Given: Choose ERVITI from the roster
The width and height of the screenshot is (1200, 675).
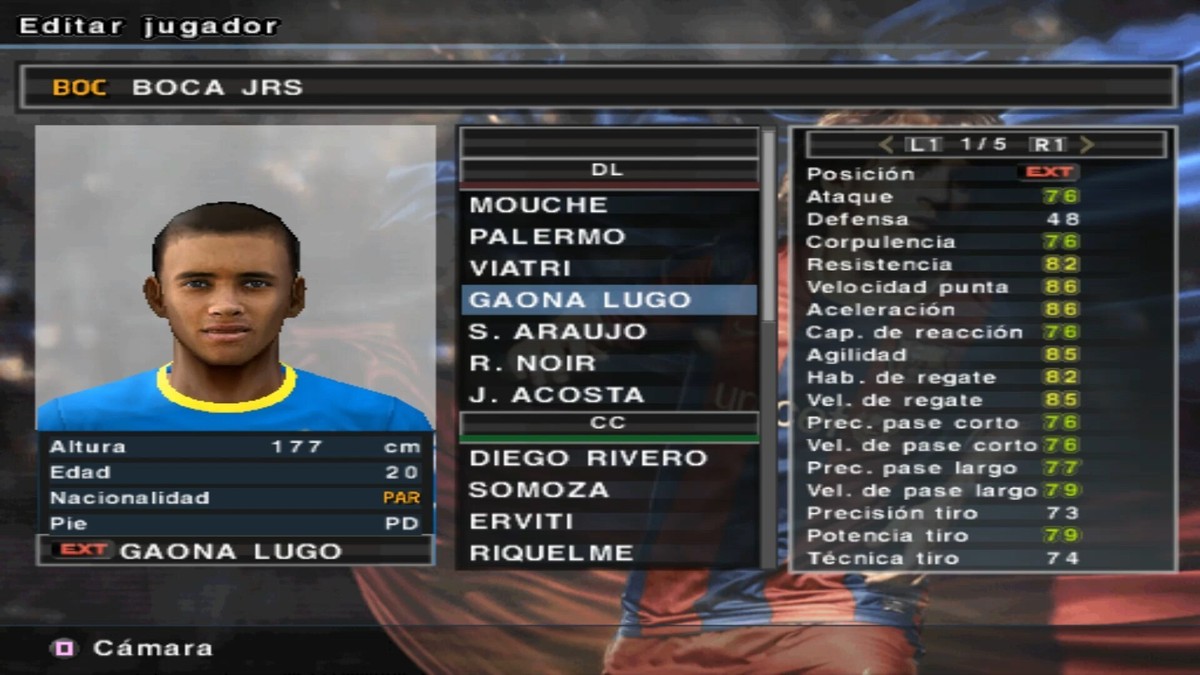Looking at the screenshot, I should click(522, 522).
